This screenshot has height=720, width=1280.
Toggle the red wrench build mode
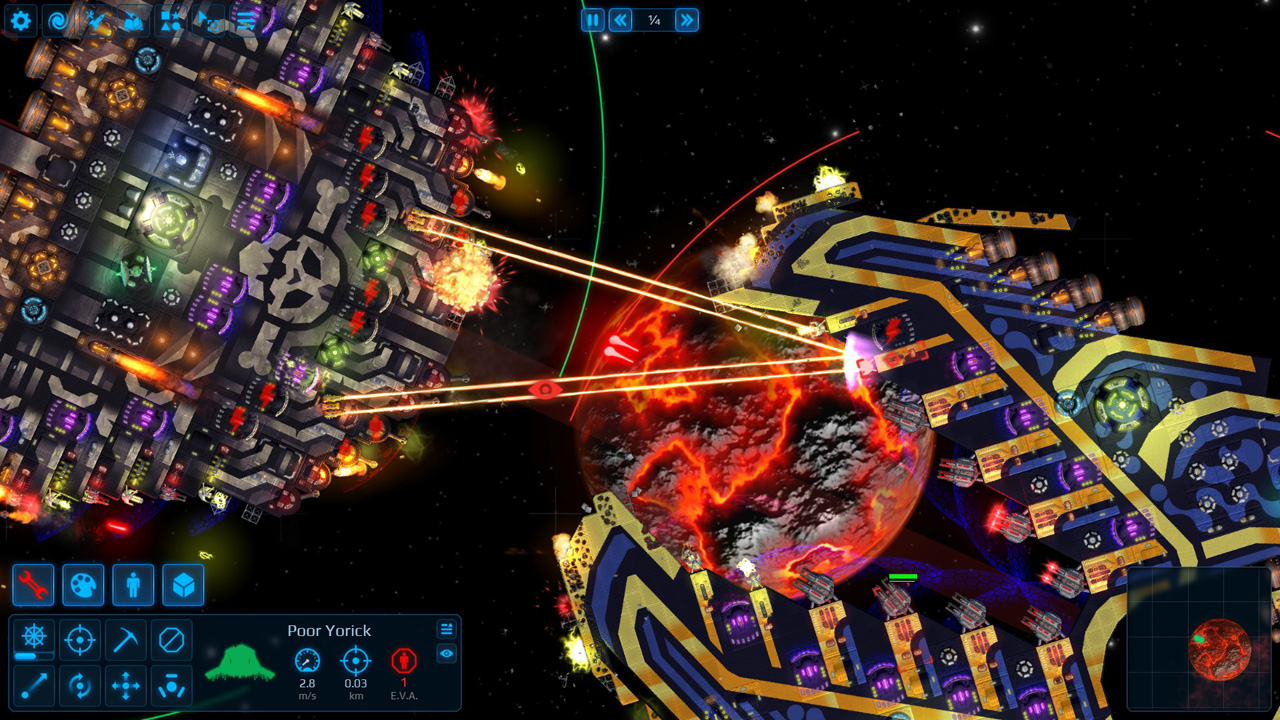pyautogui.click(x=33, y=585)
